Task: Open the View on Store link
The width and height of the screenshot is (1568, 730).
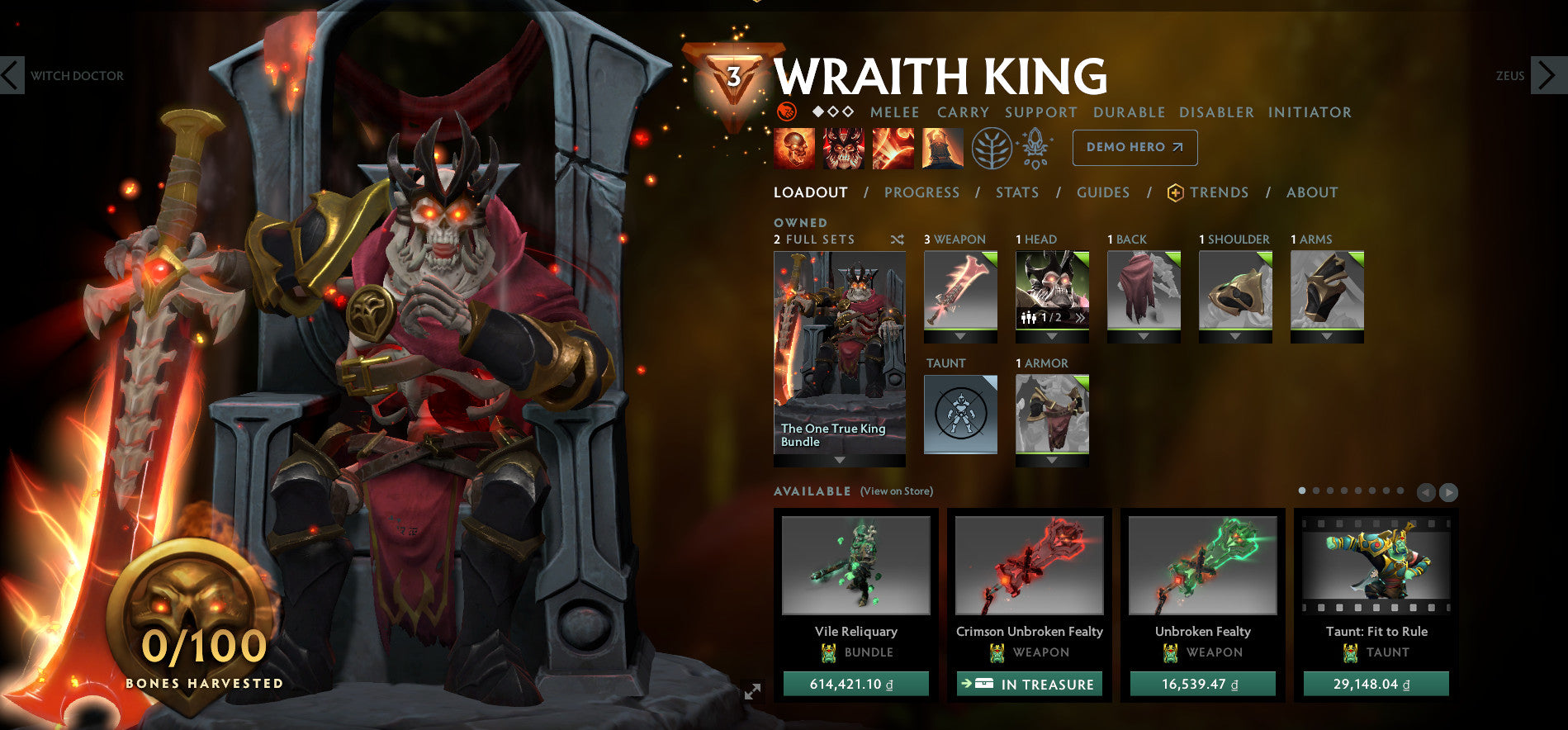Action: (896, 490)
